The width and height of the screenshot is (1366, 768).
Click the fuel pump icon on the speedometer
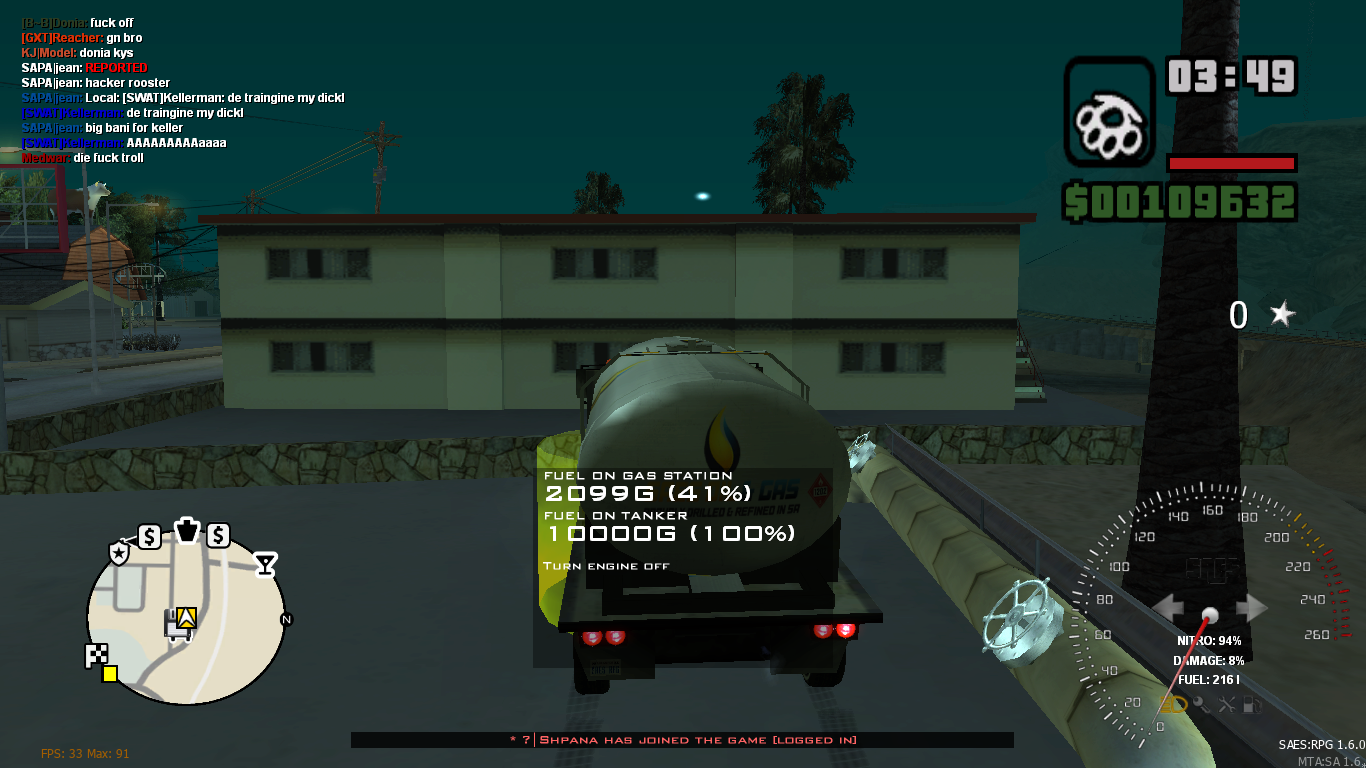point(1250,704)
